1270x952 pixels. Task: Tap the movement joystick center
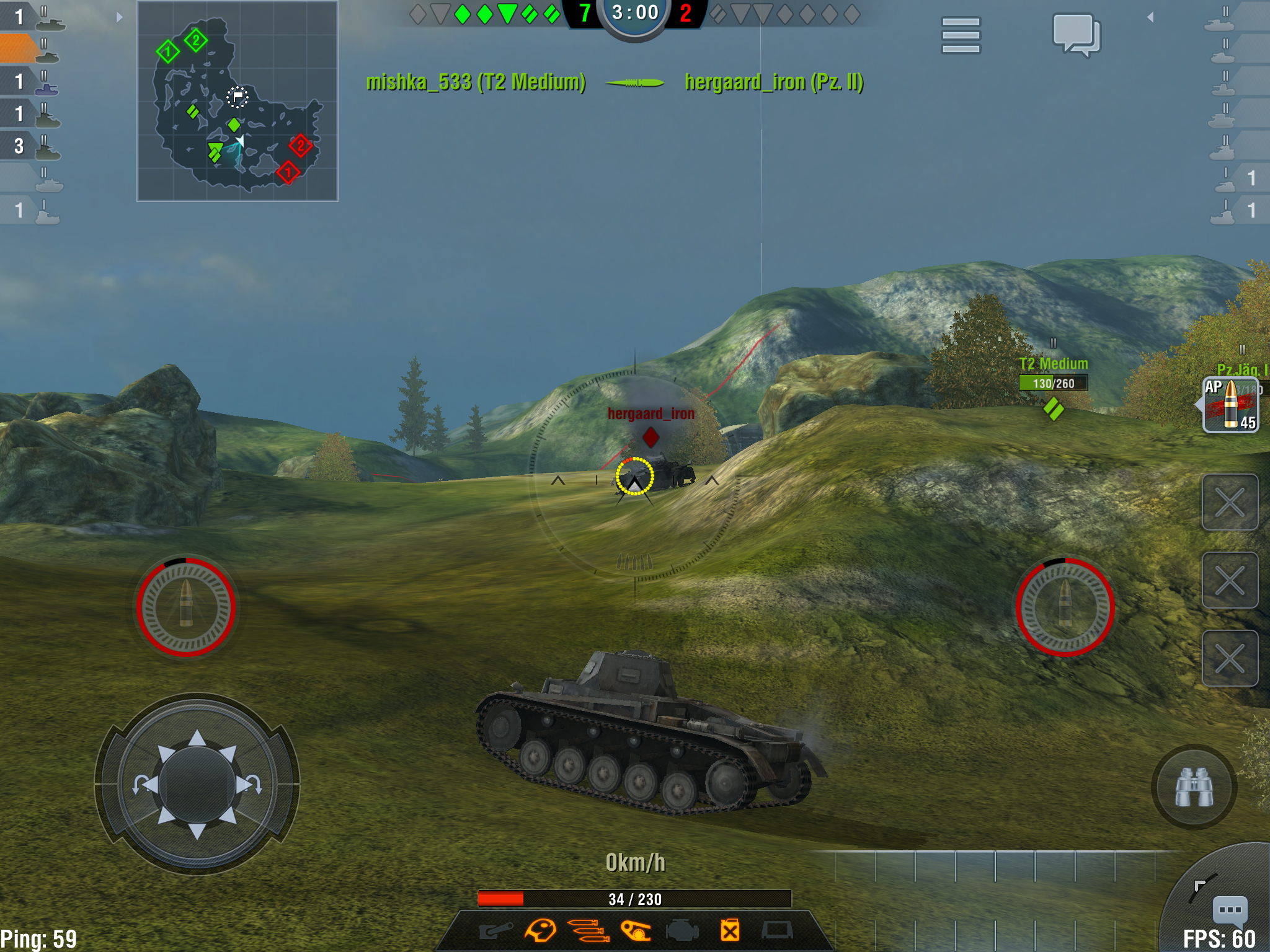coord(197,784)
